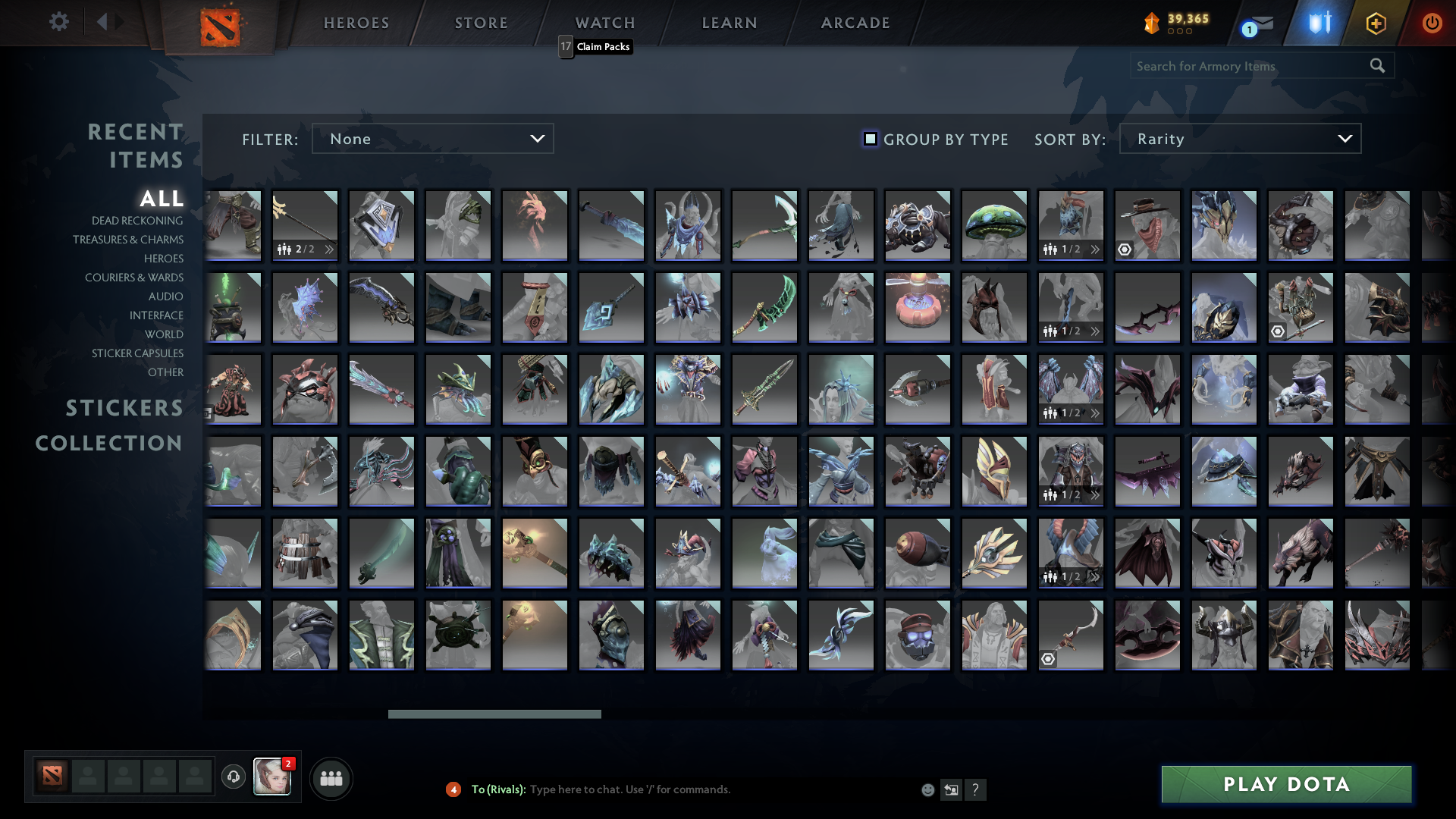Click the PLAY DOTA button
This screenshot has height=819, width=1456.
(1285, 785)
